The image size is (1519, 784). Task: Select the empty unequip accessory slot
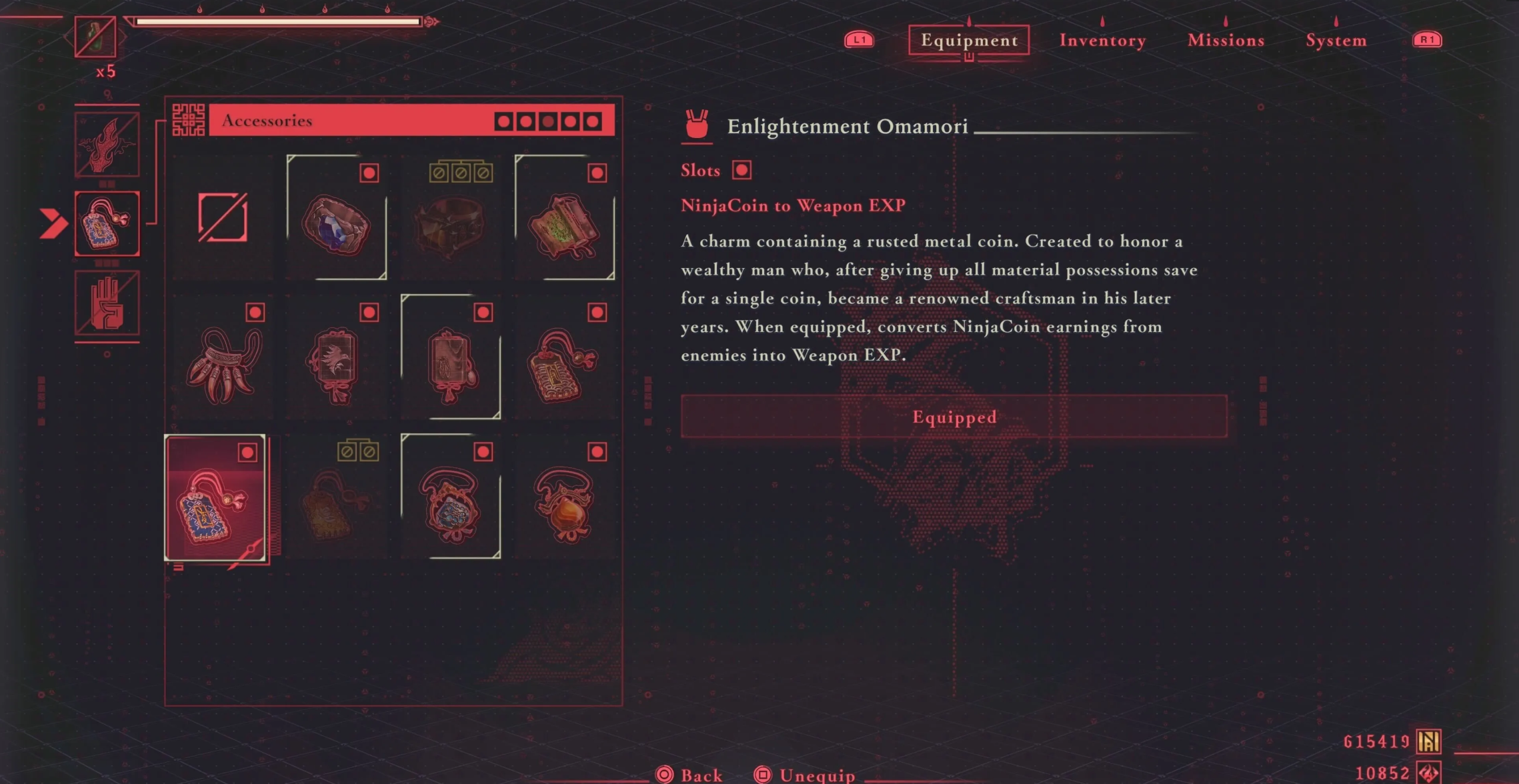pyautogui.click(x=223, y=218)
